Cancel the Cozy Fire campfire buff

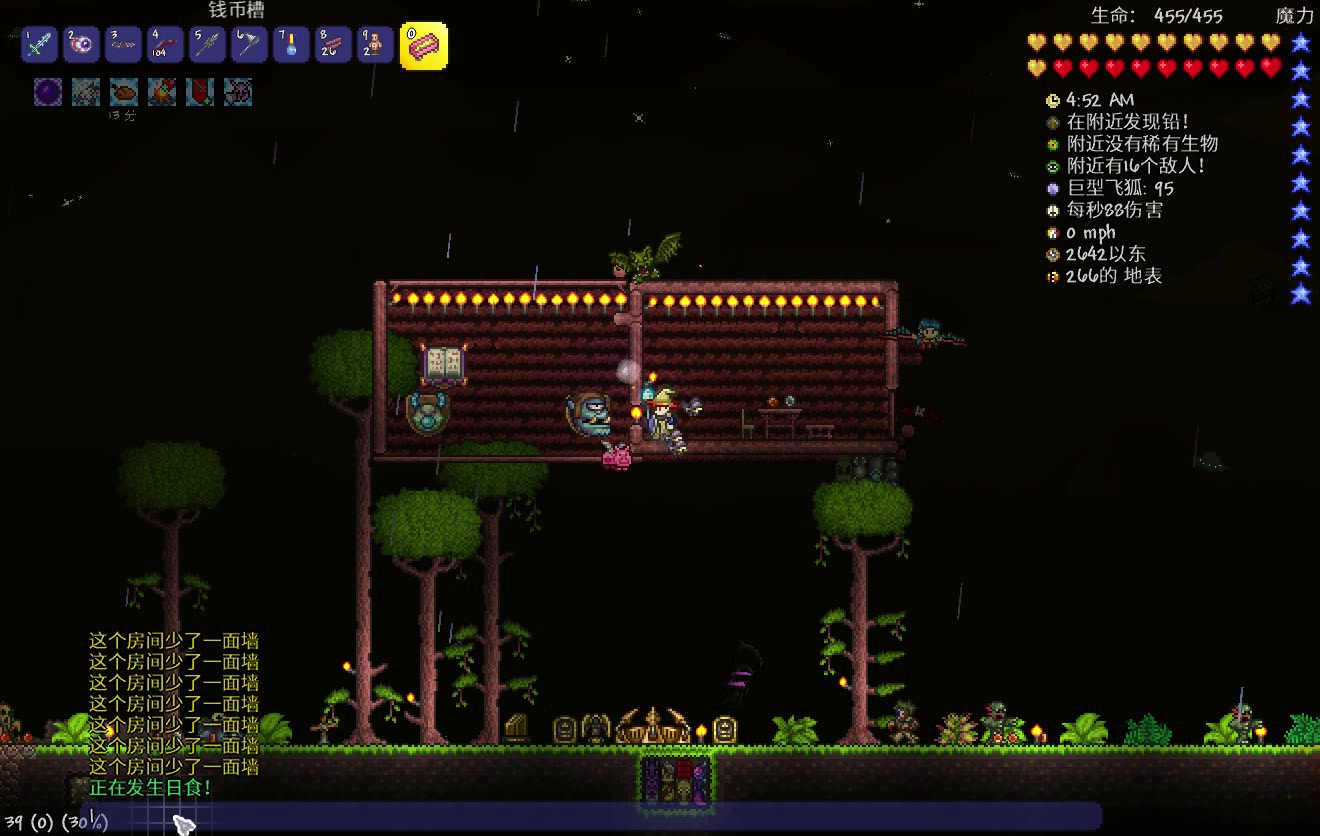[160, 92]
